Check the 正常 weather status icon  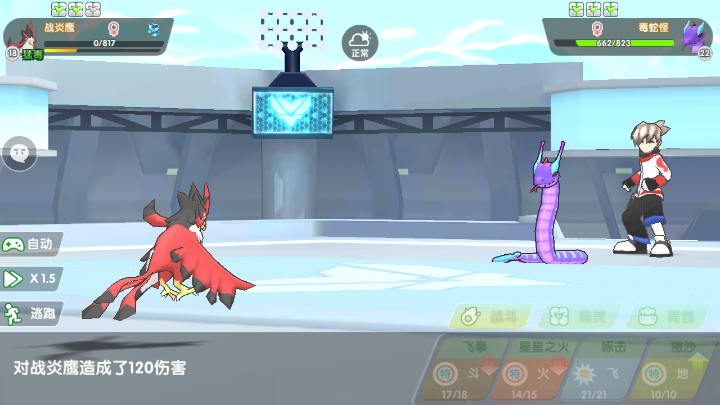[360, 43]
